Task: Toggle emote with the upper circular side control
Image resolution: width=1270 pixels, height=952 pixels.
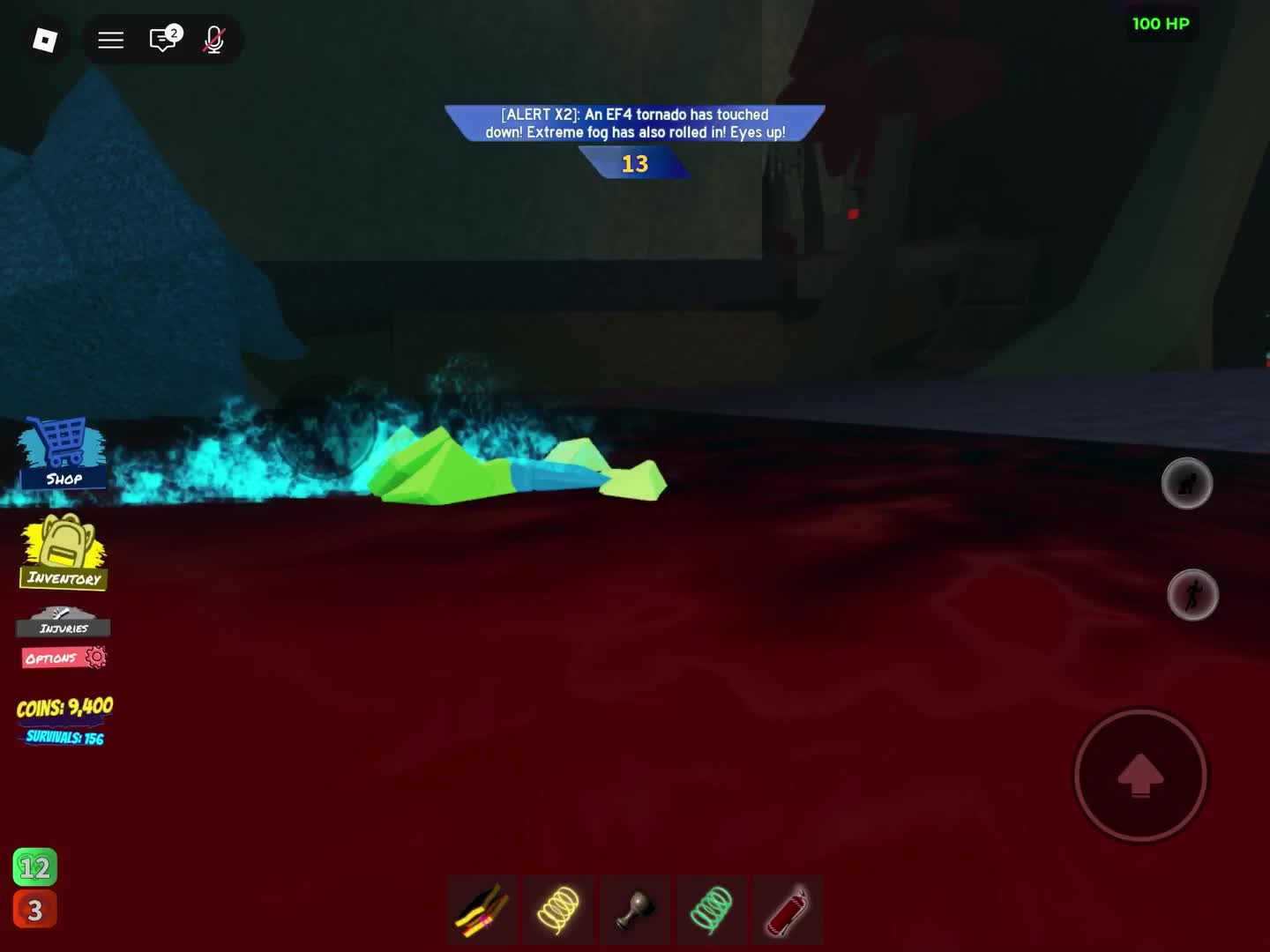Action: pyautogui.click(x=1187, y=483)
